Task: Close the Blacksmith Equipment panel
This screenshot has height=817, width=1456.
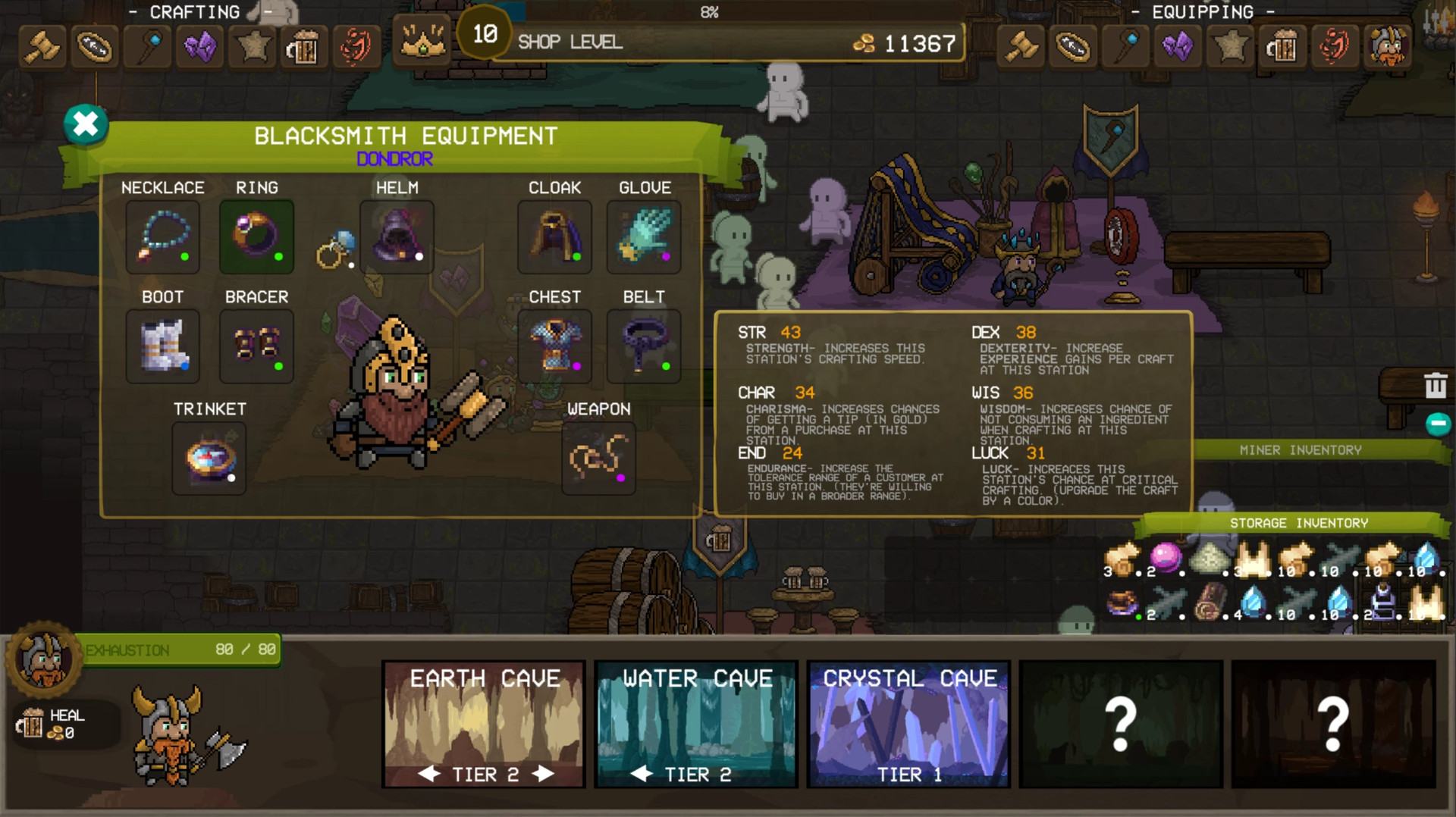Action: click(x=86, y=124)
